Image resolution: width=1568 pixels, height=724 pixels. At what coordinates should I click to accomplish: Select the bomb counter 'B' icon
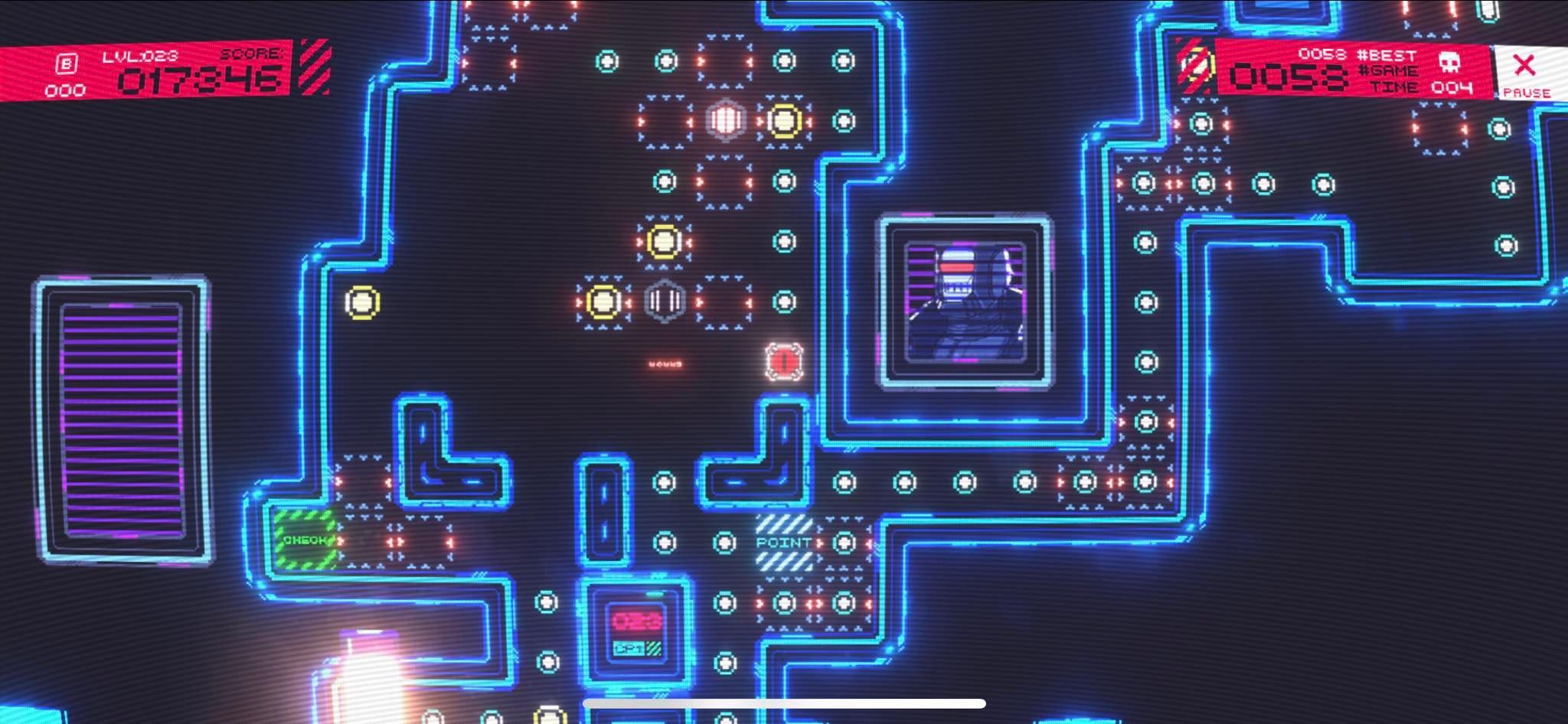(67, 64)
